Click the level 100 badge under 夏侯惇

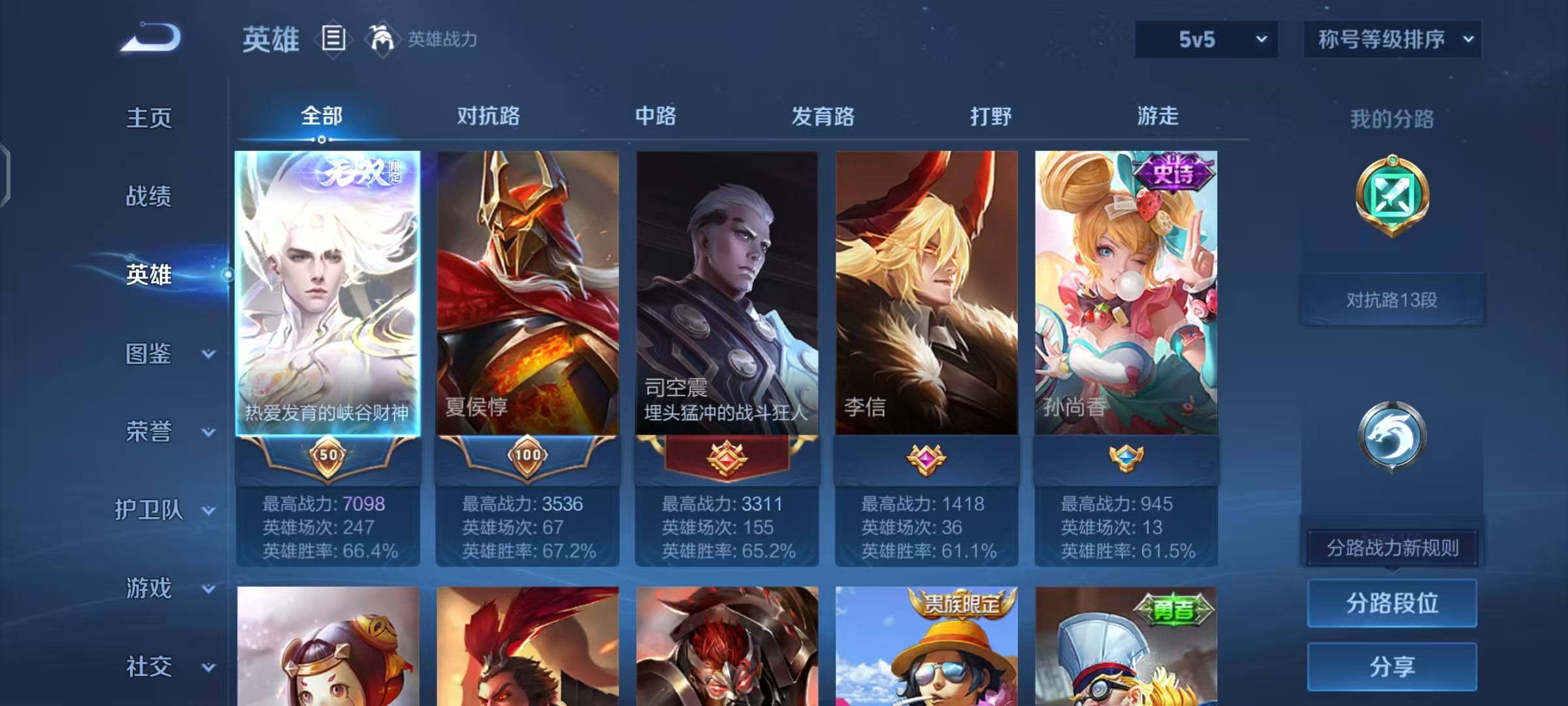pyautogui.click(x=527, y=458)
